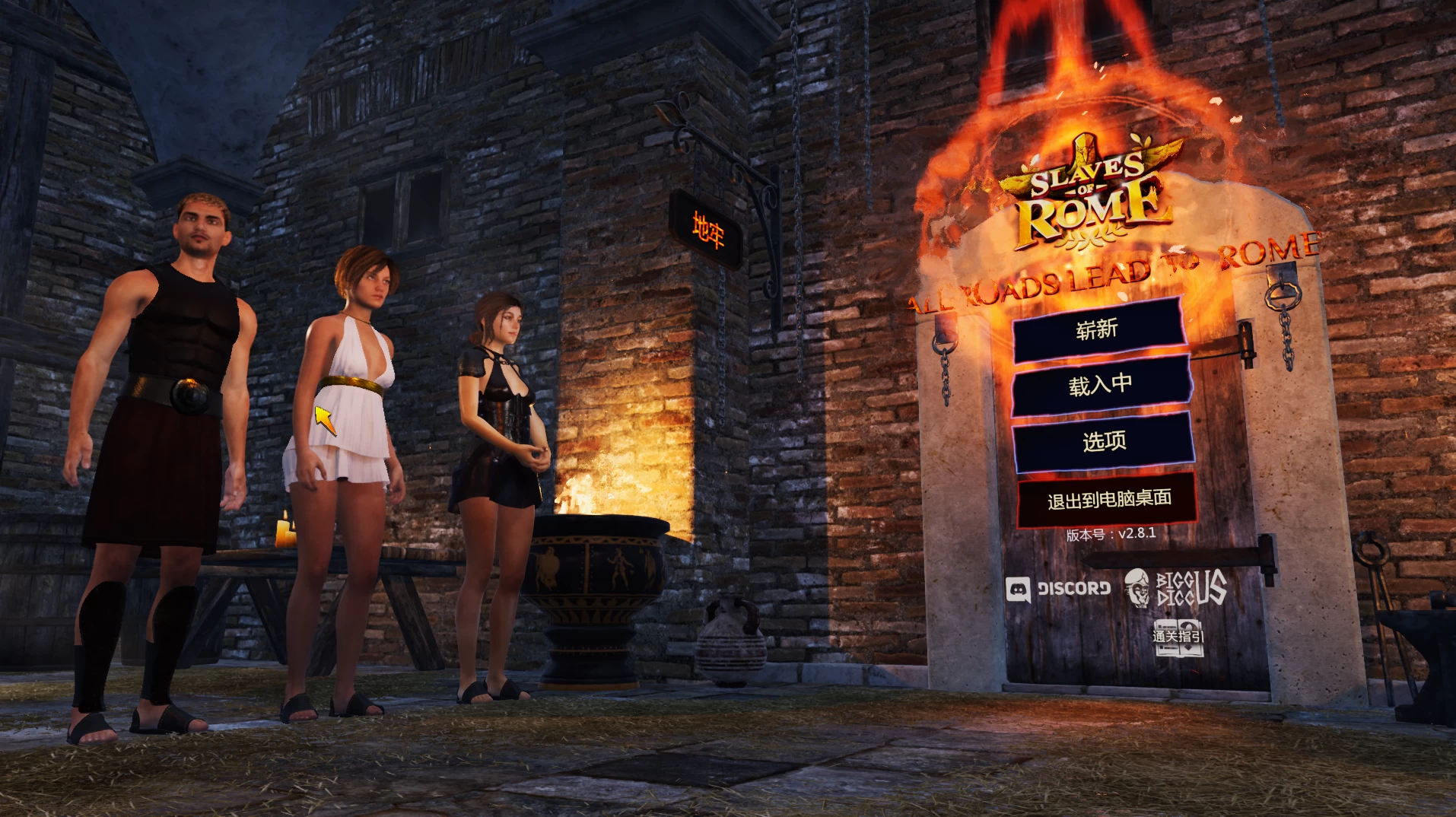Click the Discord icon
This screenshot has width=1456, height=817.
coord(1059,588)
